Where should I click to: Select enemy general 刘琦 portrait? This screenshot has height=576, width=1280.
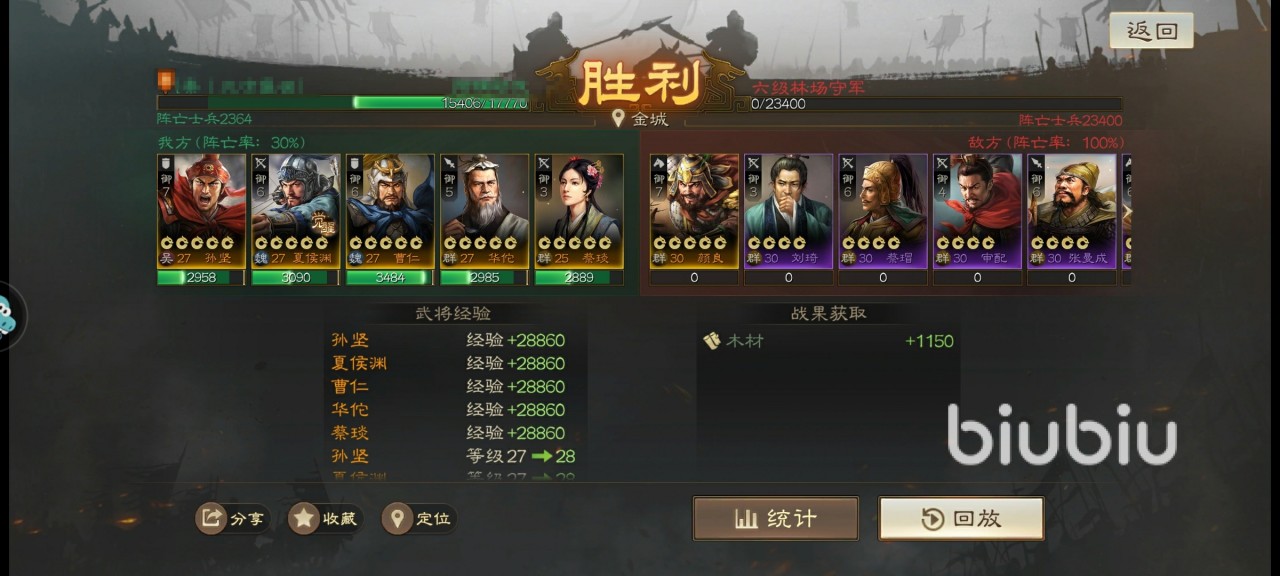(788, 211)
